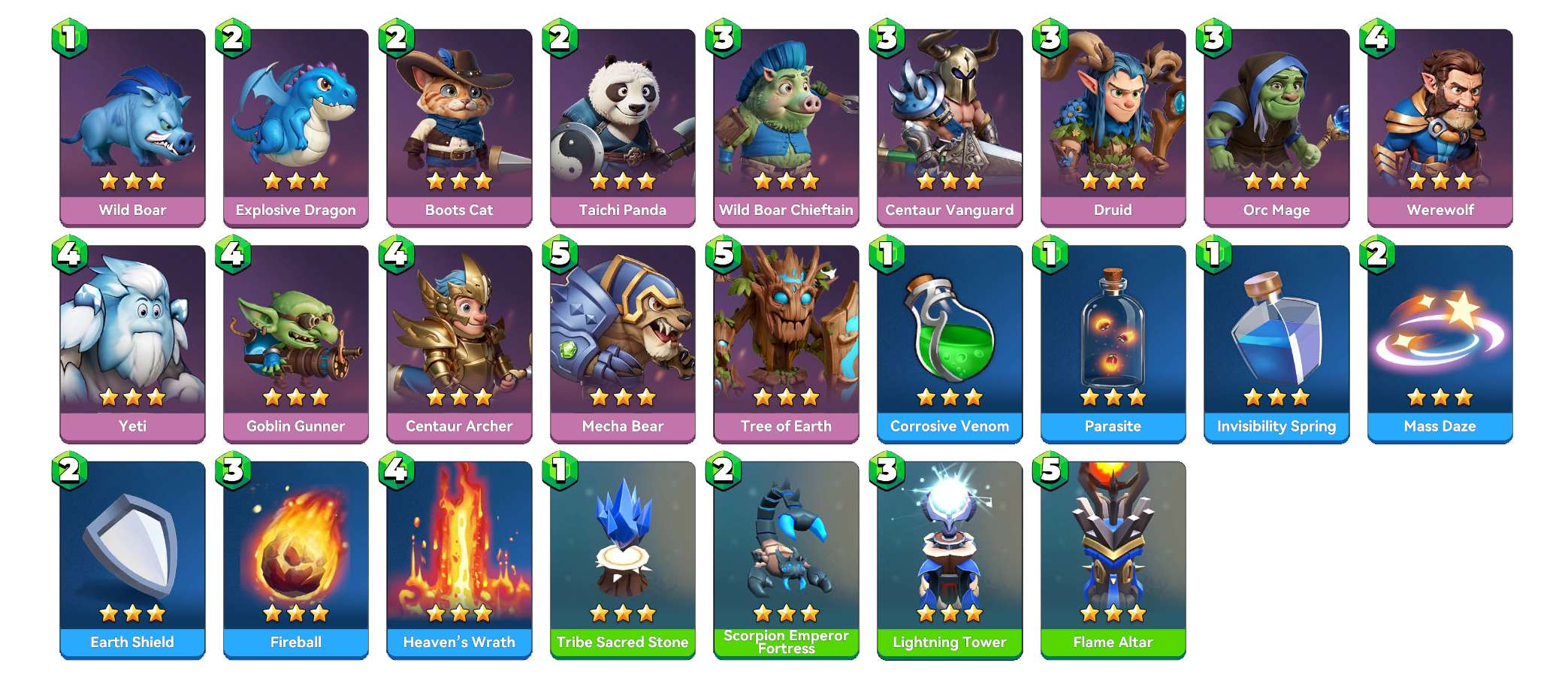1568x693 pixels.
Task: Choose the Fireball spell card
Action: [x=296, y=560]
